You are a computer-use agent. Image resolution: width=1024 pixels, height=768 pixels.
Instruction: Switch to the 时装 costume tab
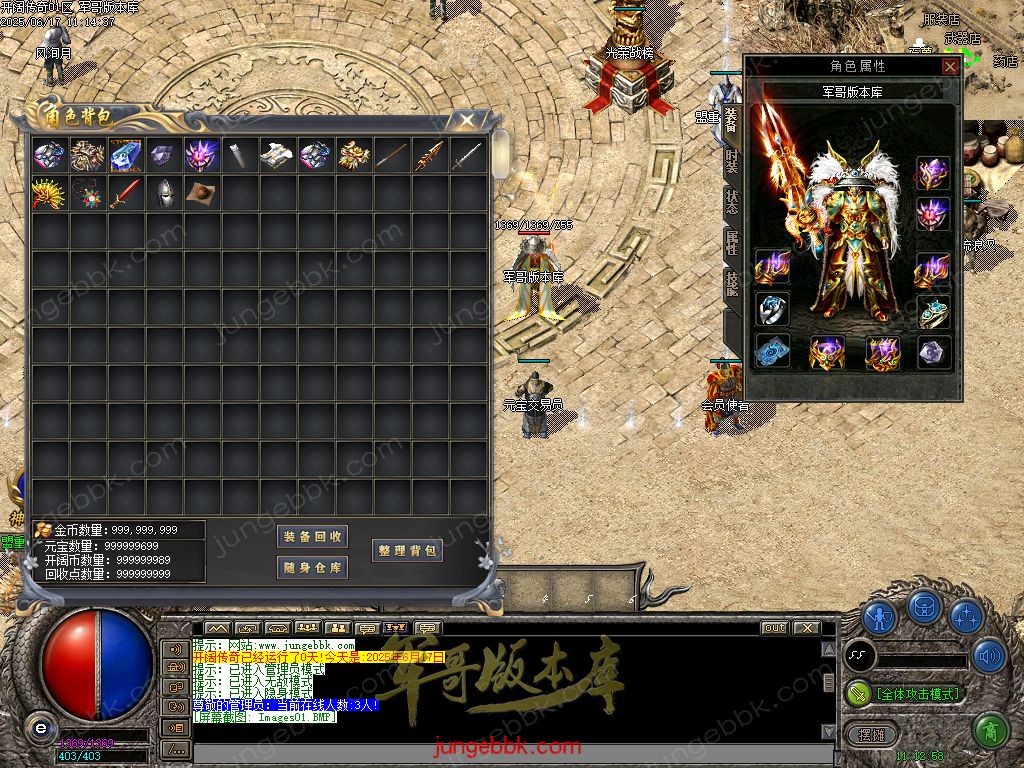point(732,160)
